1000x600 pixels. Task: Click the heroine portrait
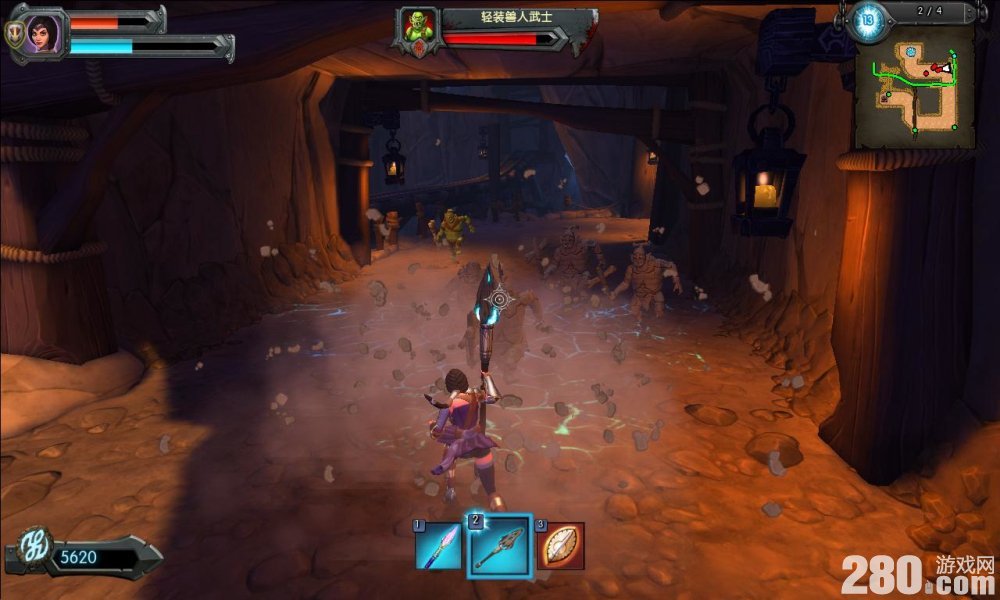tap(41, 32)
